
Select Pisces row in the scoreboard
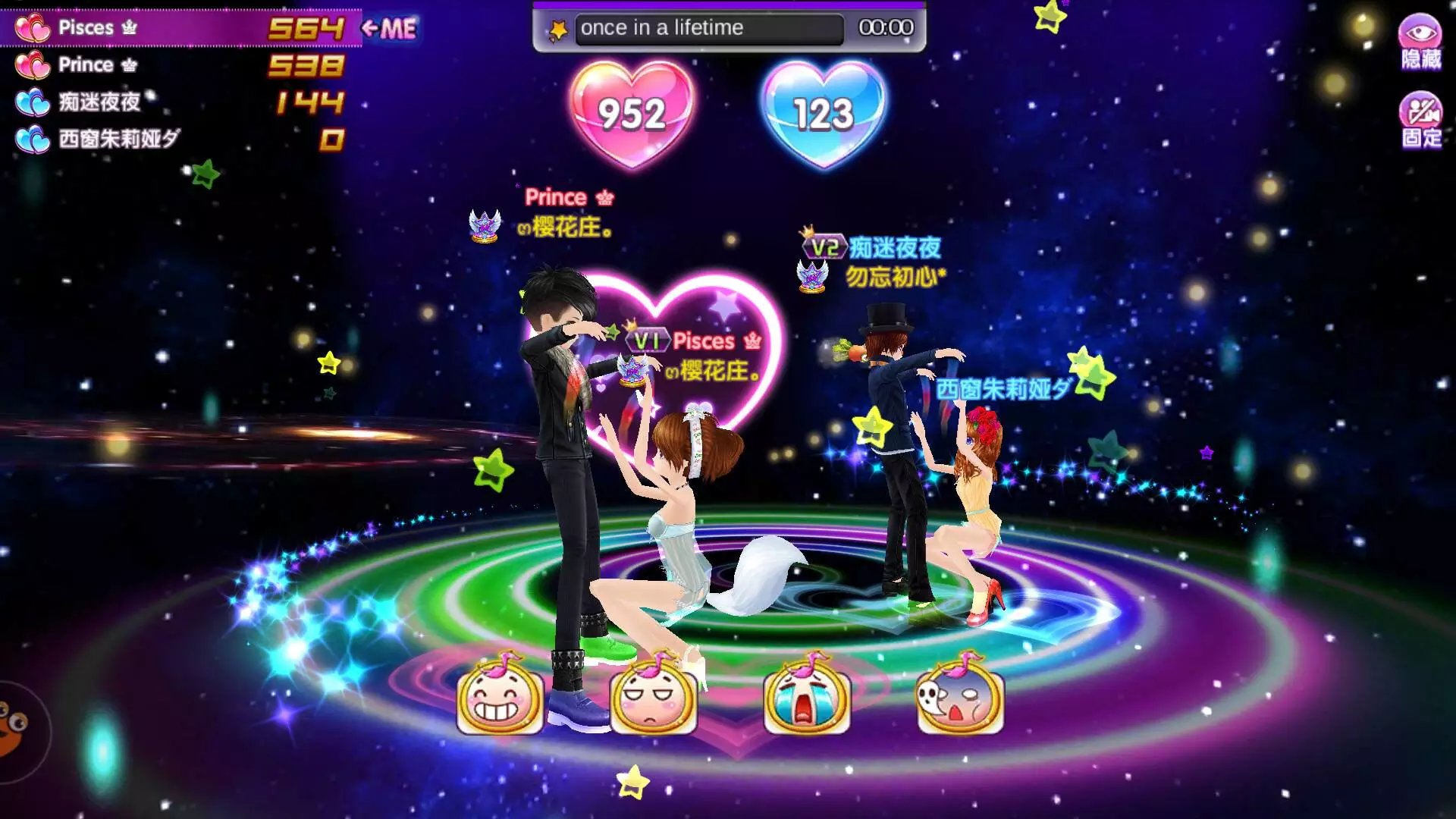[180, 28]
